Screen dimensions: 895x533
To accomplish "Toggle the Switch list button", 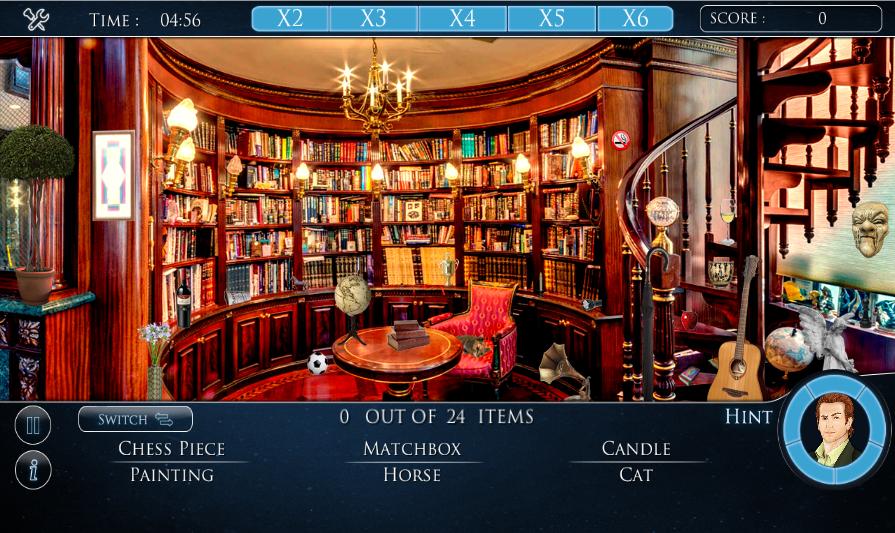I will coord(135,419).
